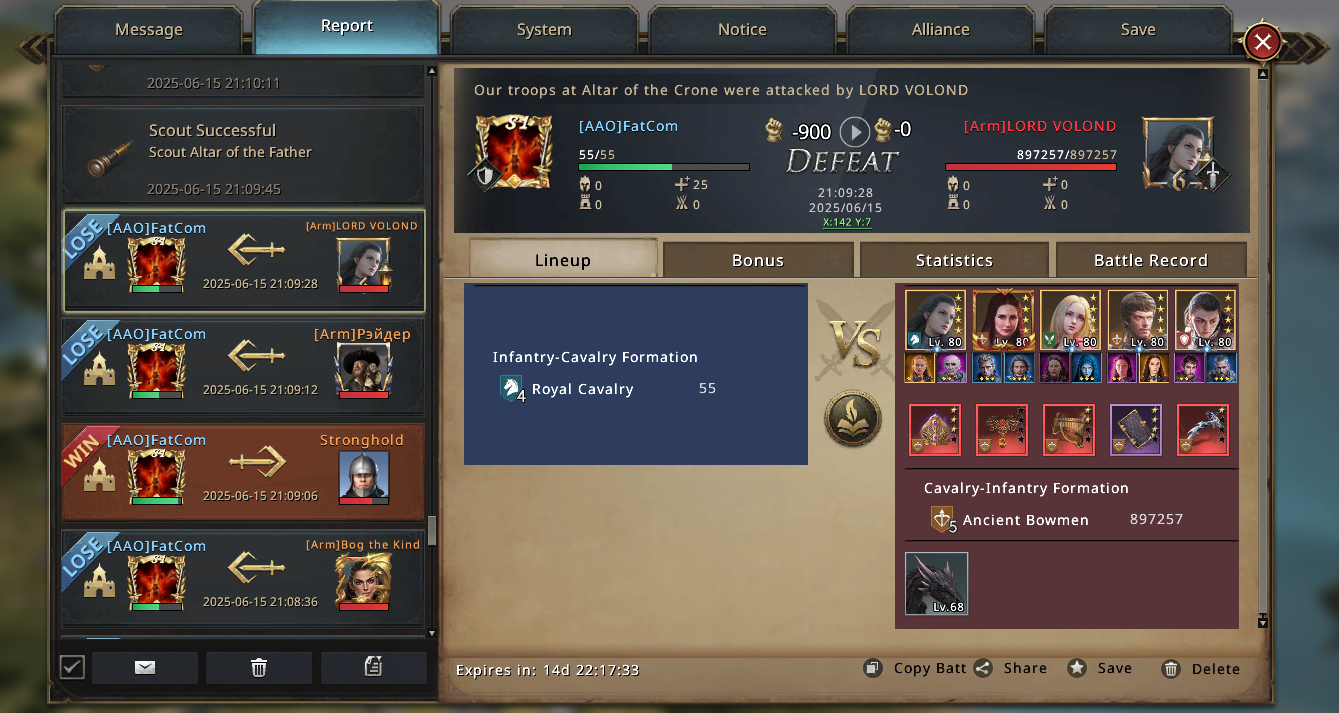
Task: Open the Battle Record tab
Action: click(1150, 260)
